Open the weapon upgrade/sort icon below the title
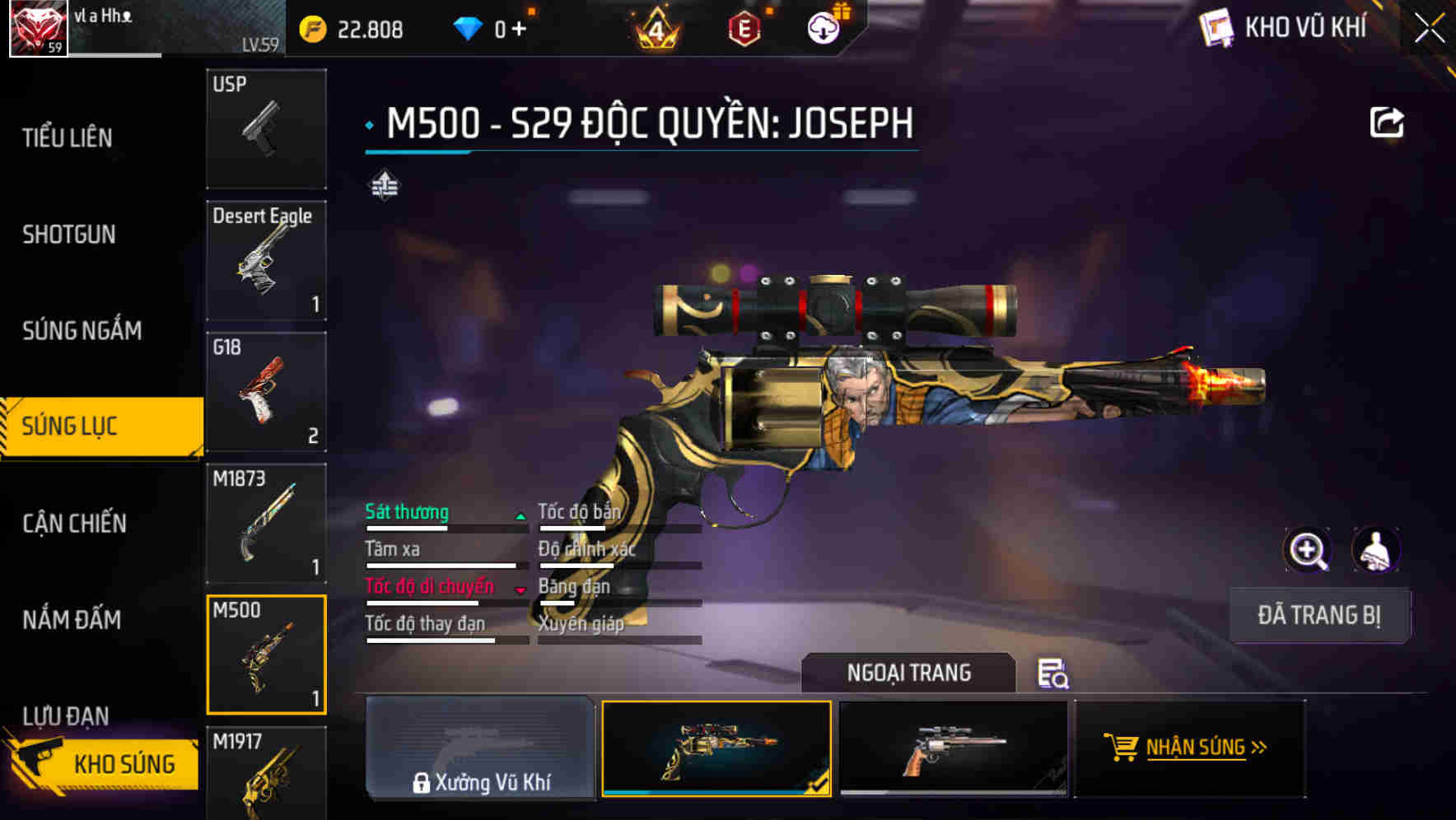The image size is (1456, 820). [x=384, y=186]
